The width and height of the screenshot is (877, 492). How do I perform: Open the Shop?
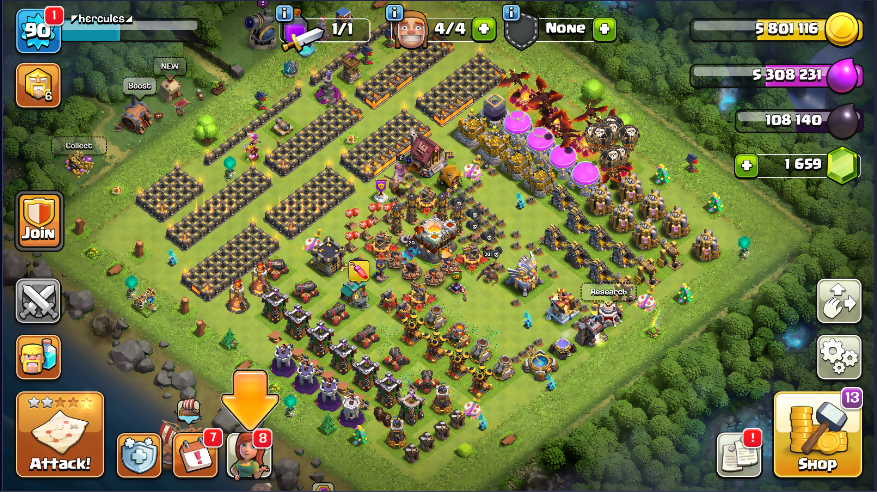coord(817,436)
